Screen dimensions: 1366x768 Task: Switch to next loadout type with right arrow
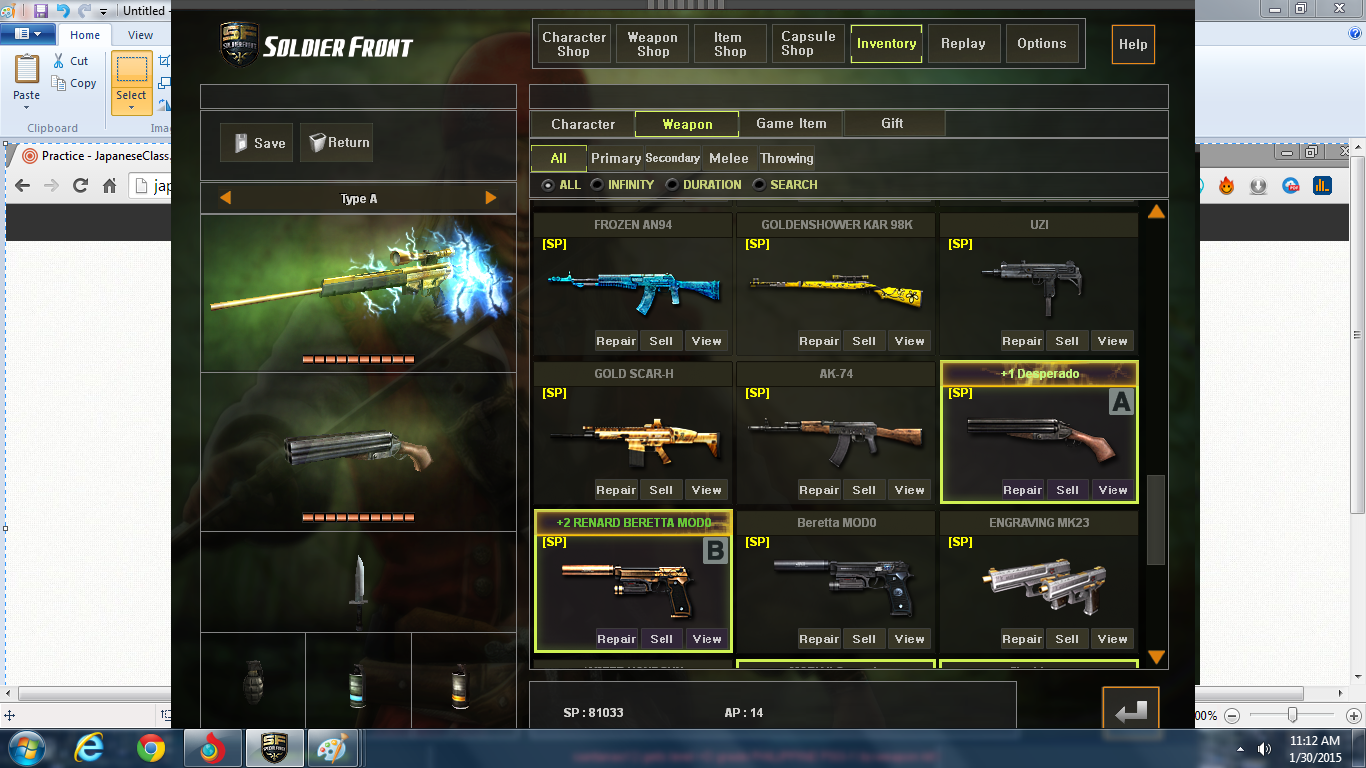point(491,198)
